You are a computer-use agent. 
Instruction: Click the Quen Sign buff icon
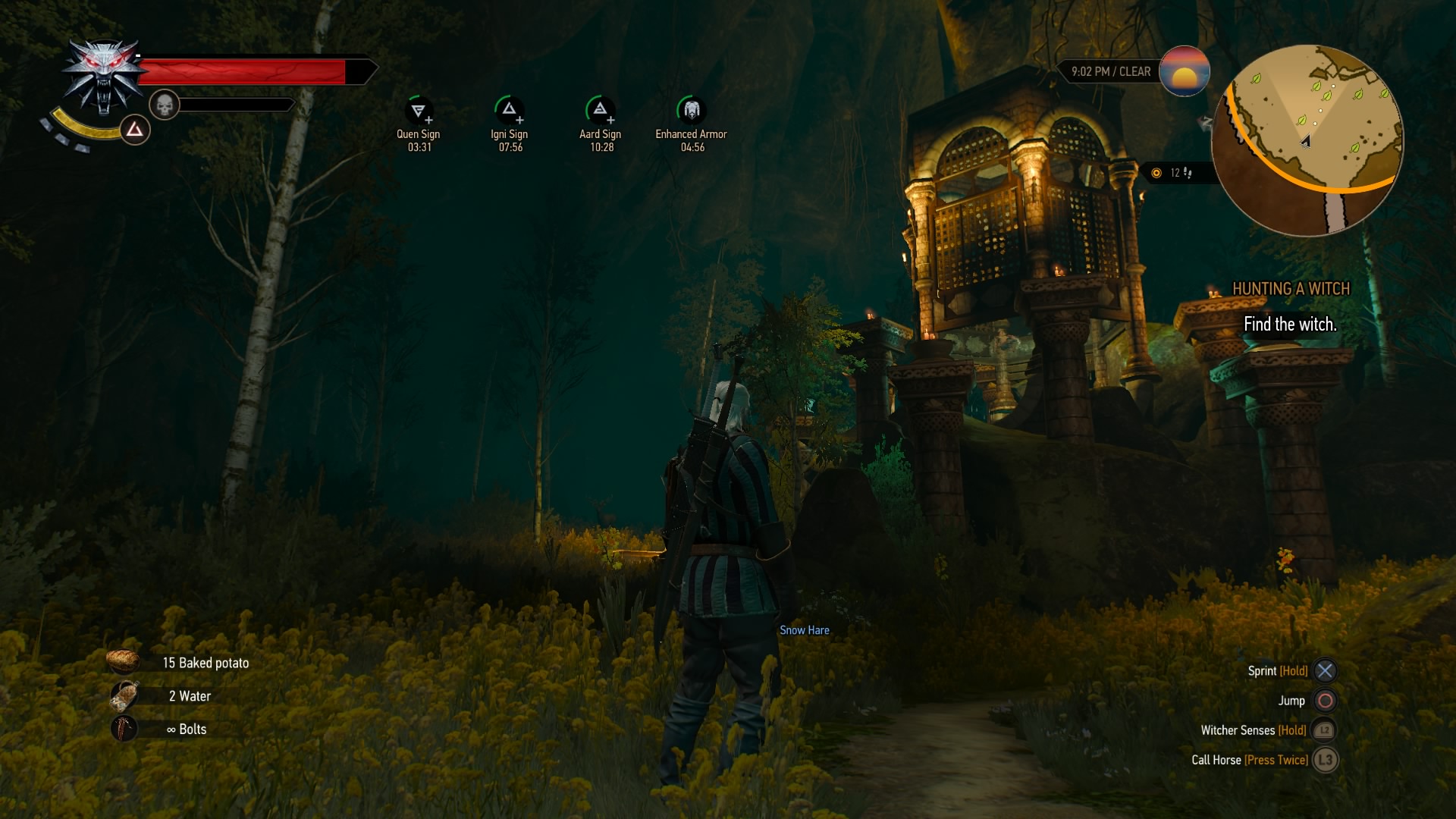[x=418, y=111]
